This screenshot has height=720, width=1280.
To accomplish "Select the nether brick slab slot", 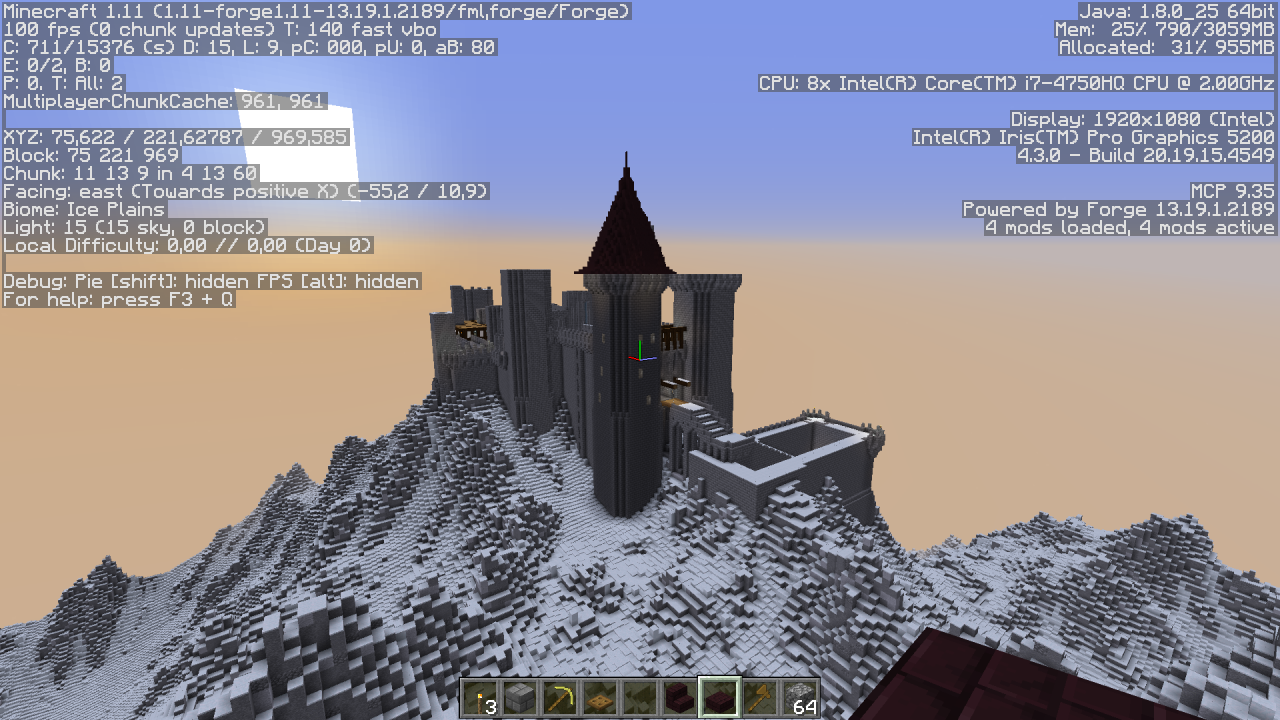I will [x=720, y=698].
